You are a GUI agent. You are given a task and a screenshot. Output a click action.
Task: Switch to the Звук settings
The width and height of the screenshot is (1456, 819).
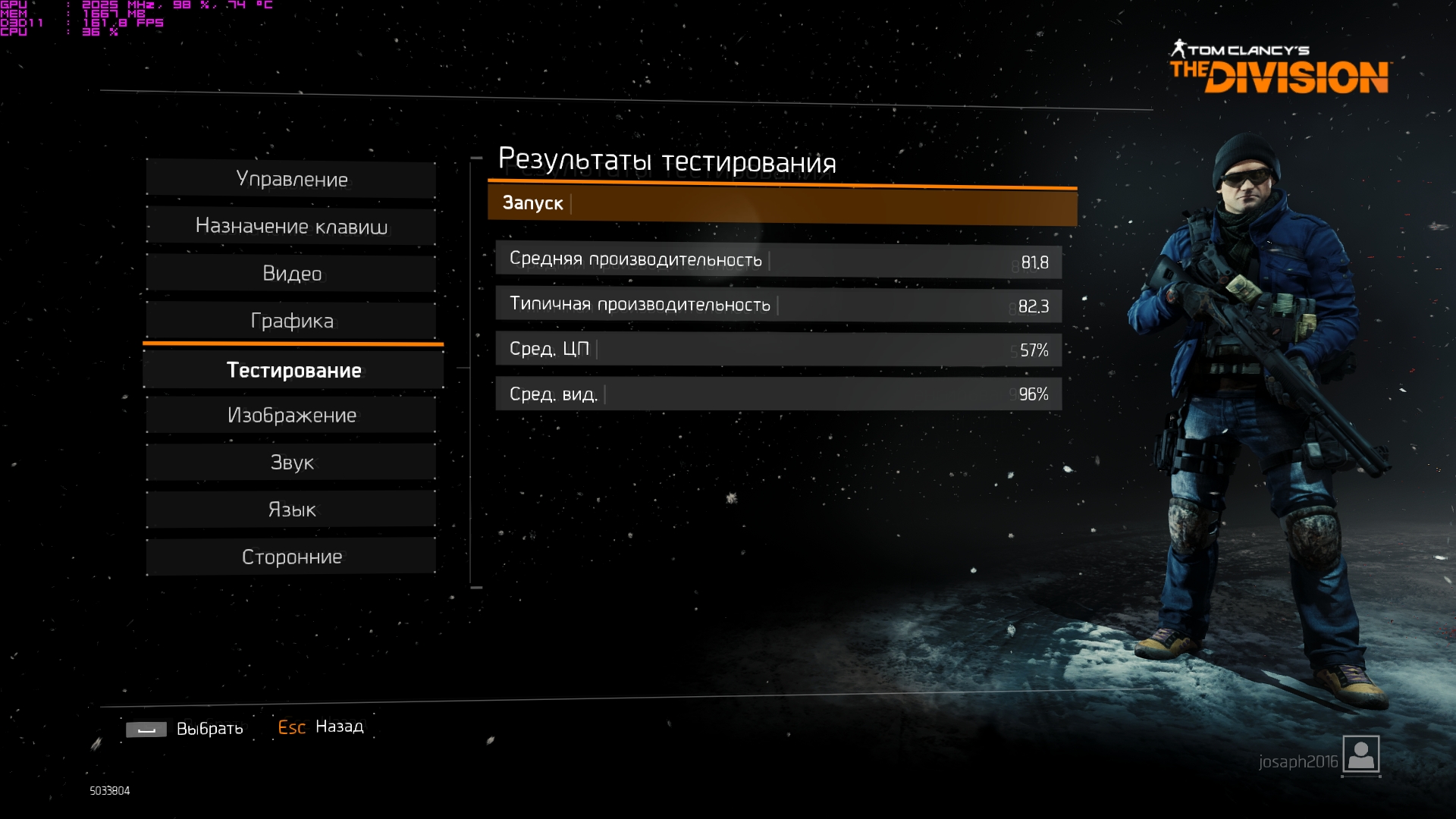(291, 463)
